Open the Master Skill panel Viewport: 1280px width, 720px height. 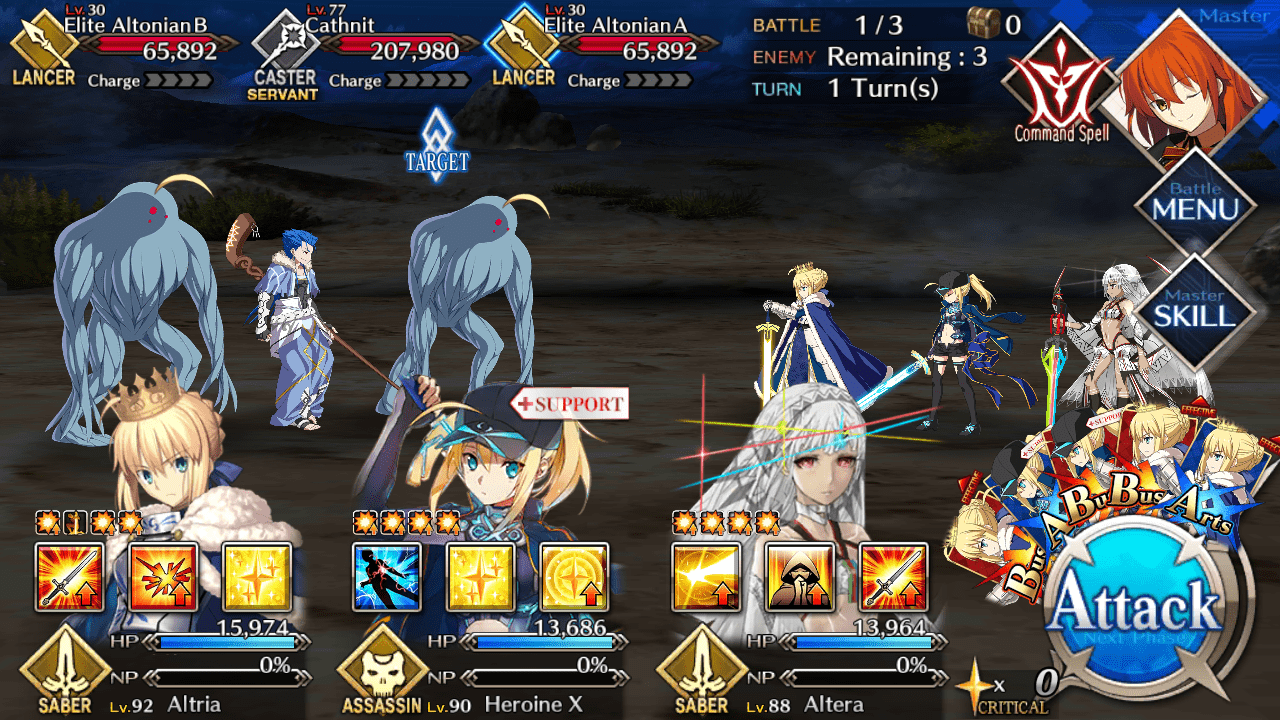coord(1195,311)
